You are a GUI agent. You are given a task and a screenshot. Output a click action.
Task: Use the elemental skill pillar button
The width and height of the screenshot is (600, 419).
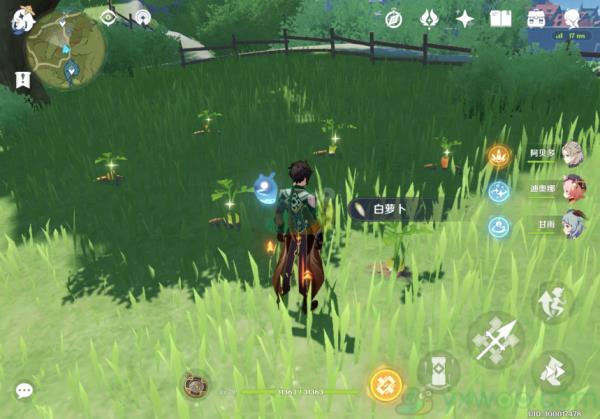(437, 372)
